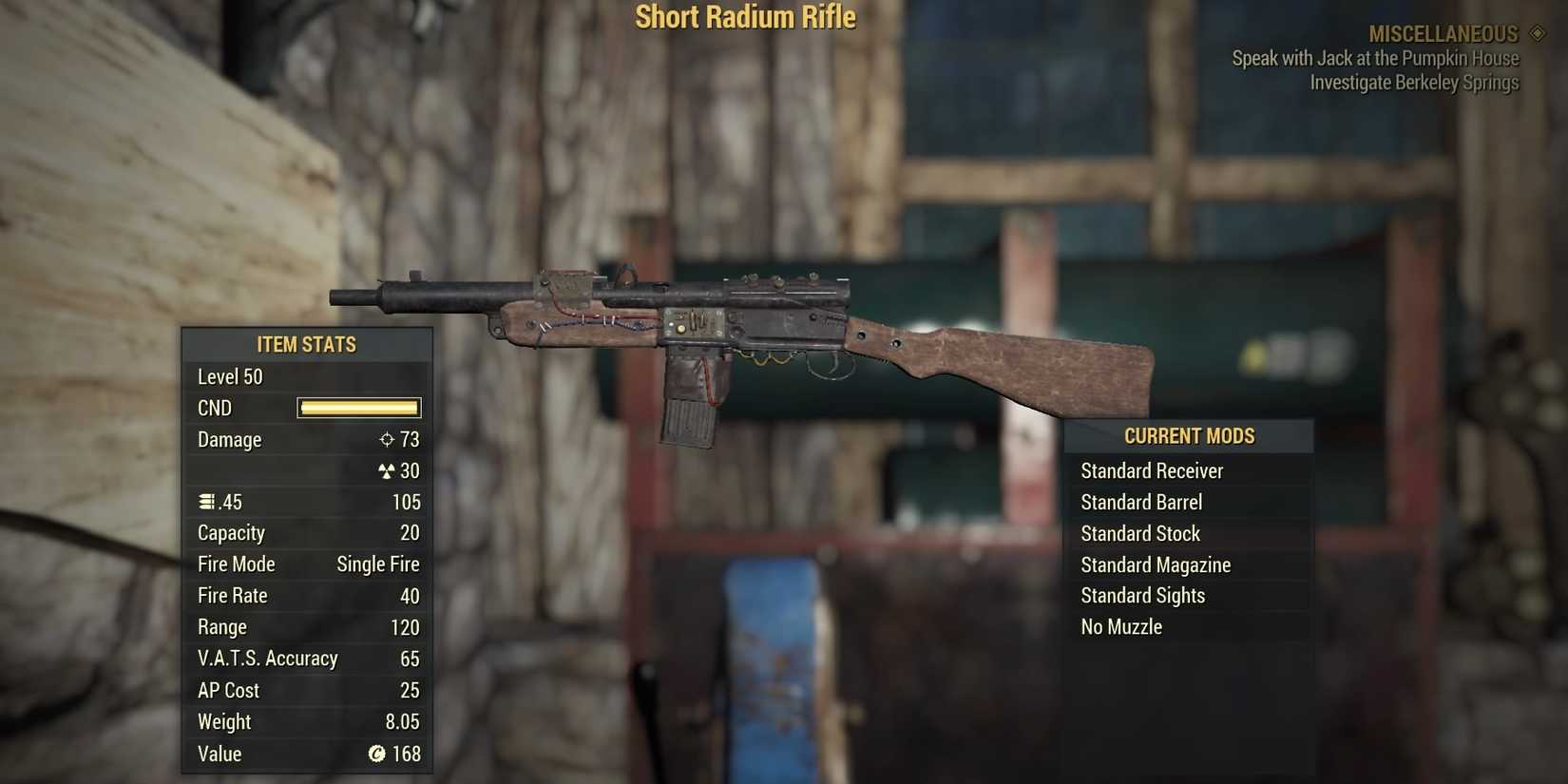Image resolution: width=1568 pixels, height=784 pixels.
Task: Click the Fire Mode Single Fire setting
Action: [378, 564]
